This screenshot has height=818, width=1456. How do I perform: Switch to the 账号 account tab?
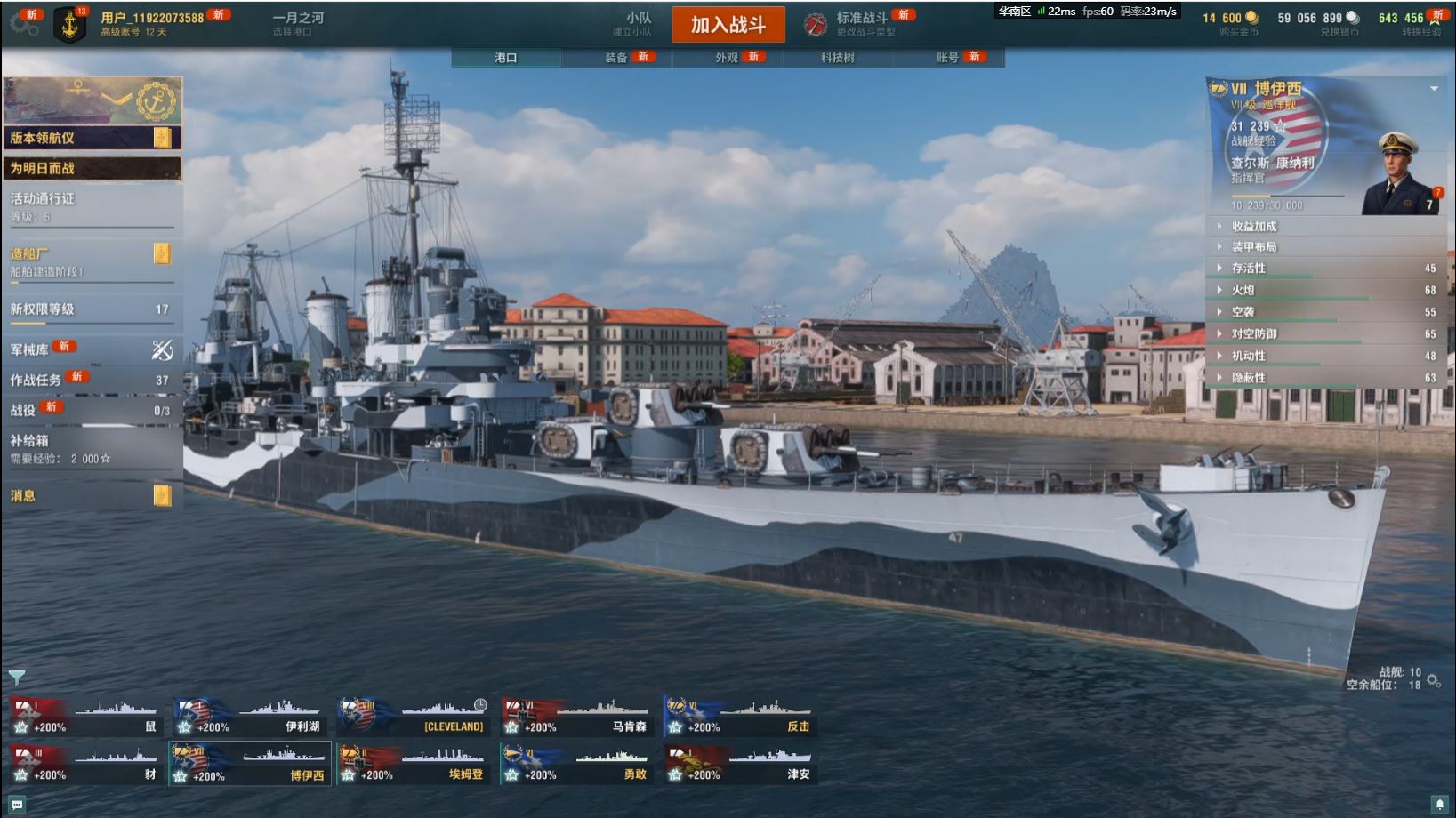point(948,58)
